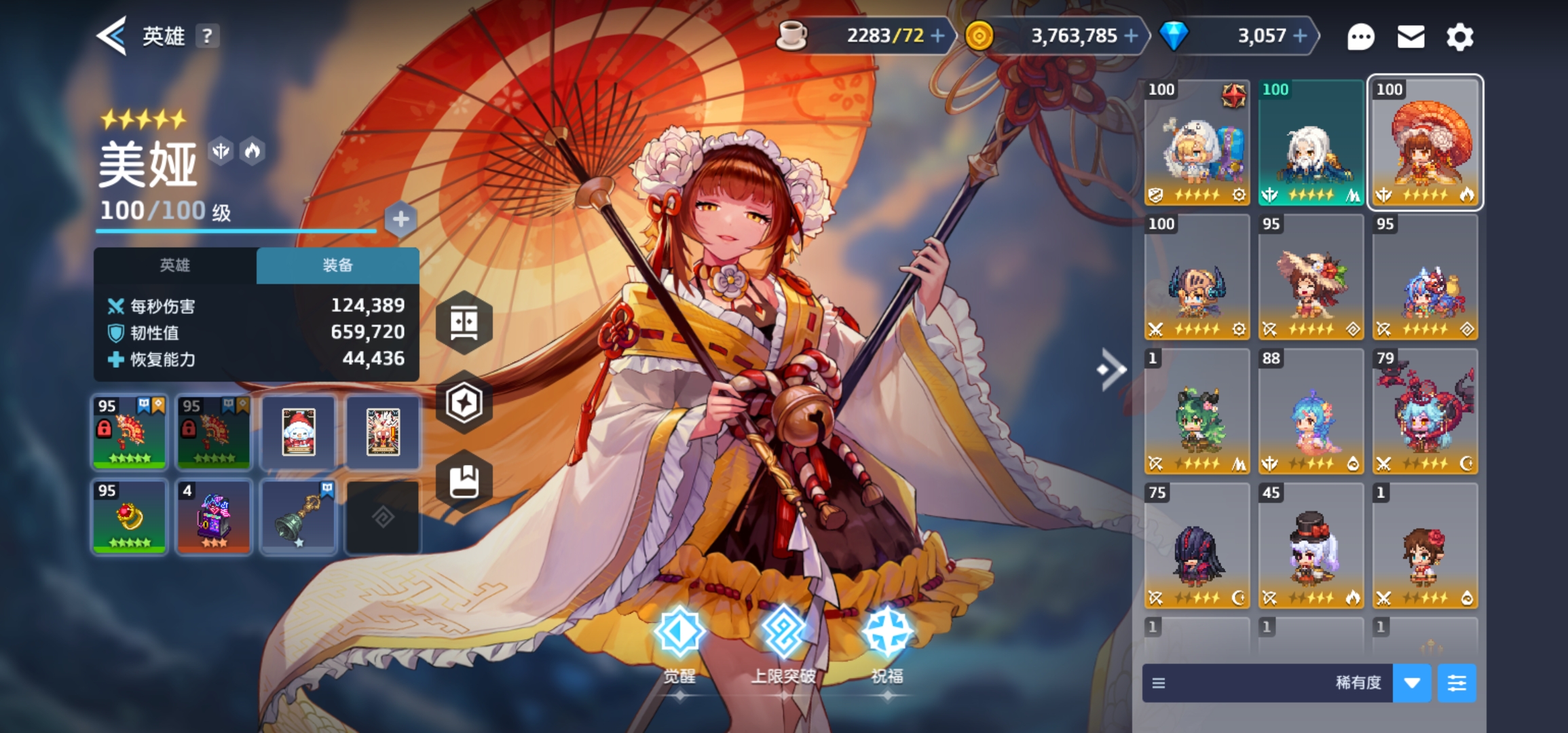Select the bell staff equipment slot

tap(299, 516)
